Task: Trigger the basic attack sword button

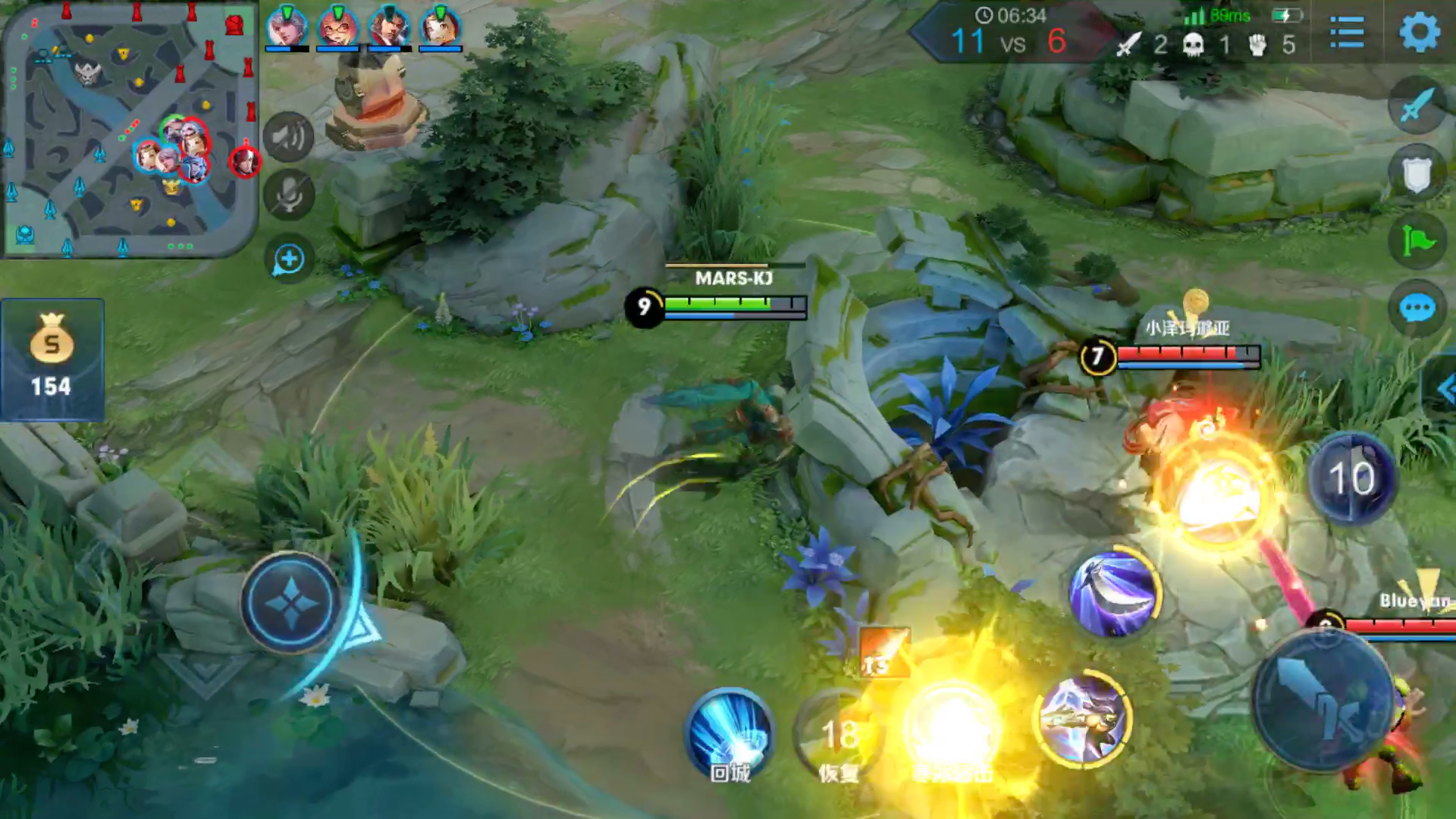Action: click(1323, 701)
